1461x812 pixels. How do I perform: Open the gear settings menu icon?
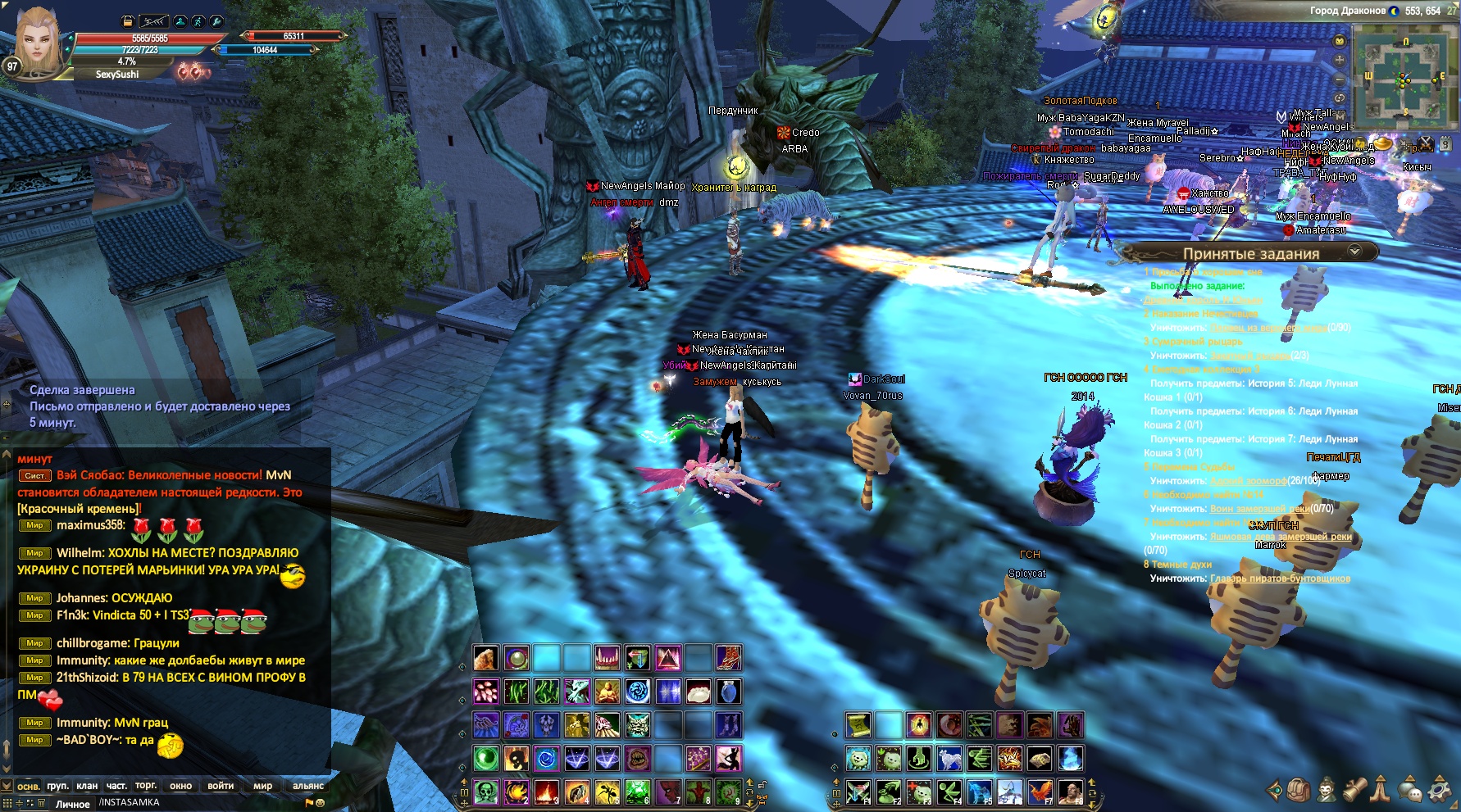coord(1440,790)
